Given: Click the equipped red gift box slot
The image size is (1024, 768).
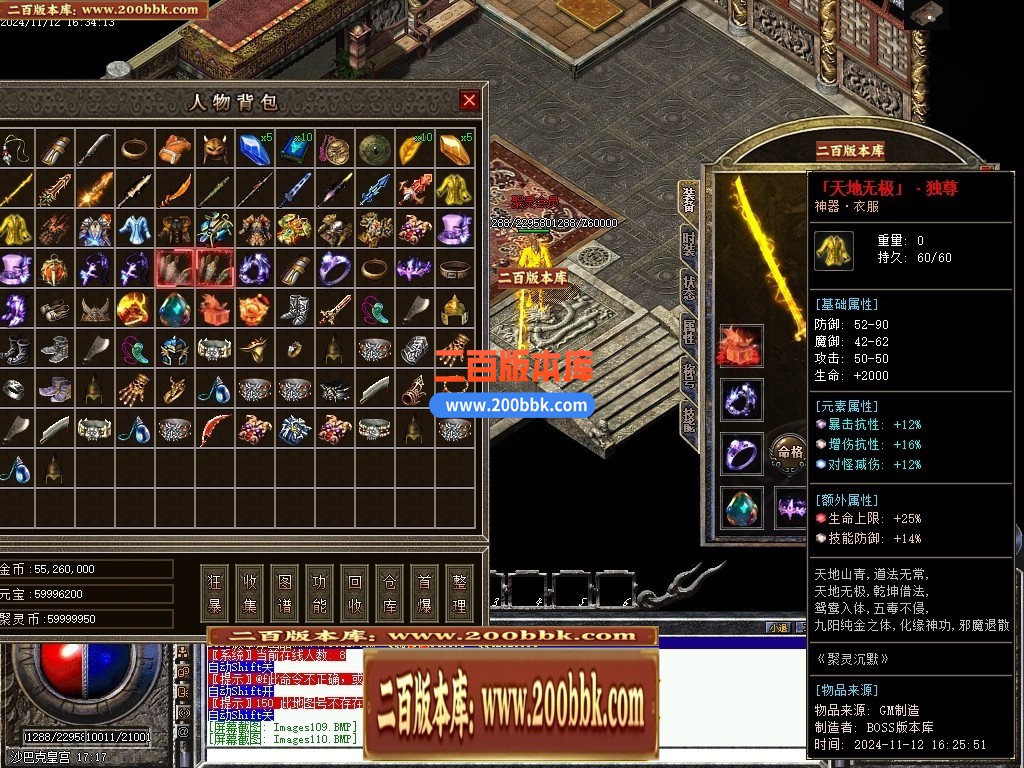Looking at the screenshot, I should [x=741, y=345].
